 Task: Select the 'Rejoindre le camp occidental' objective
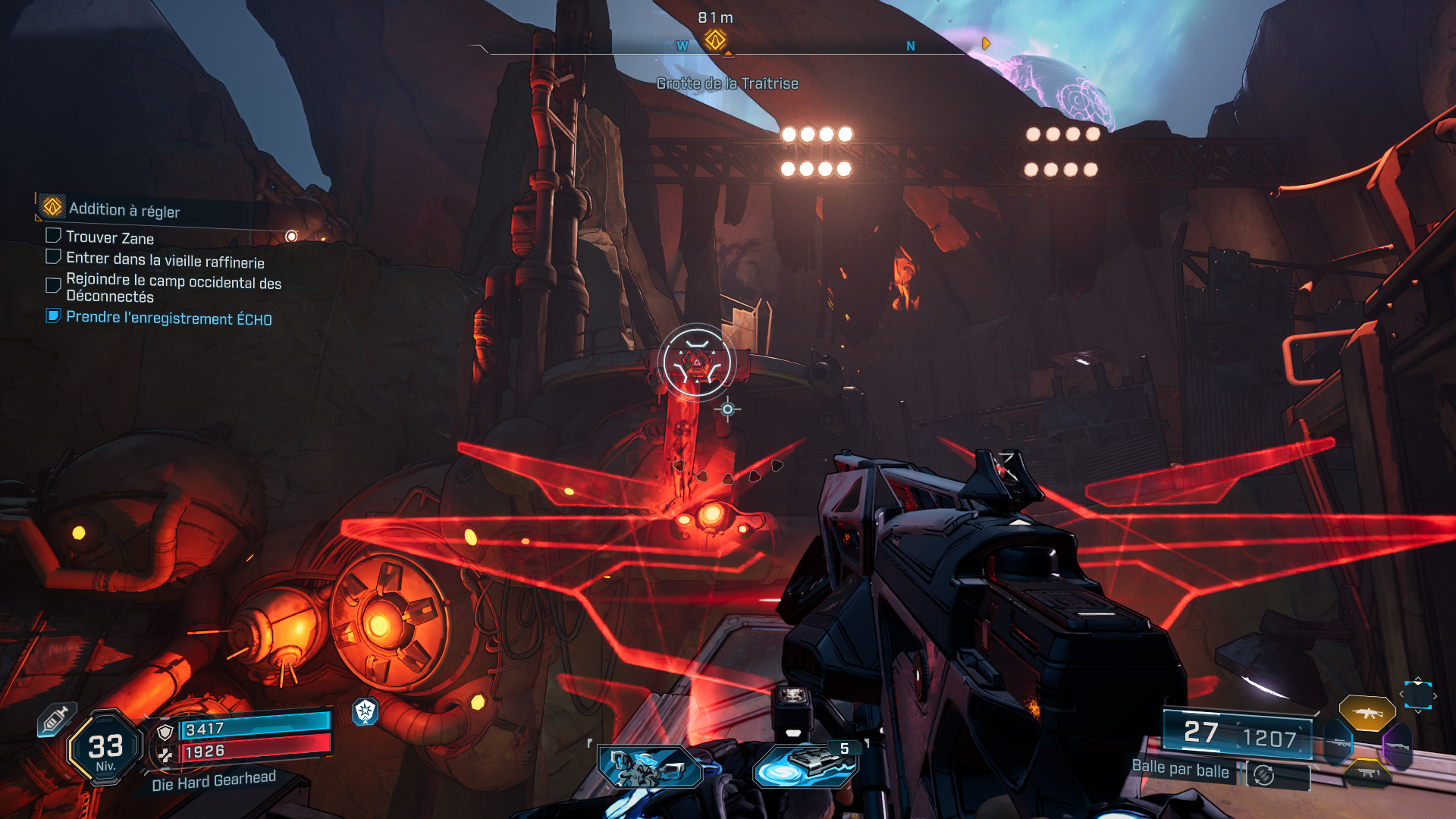click(173, 288)
